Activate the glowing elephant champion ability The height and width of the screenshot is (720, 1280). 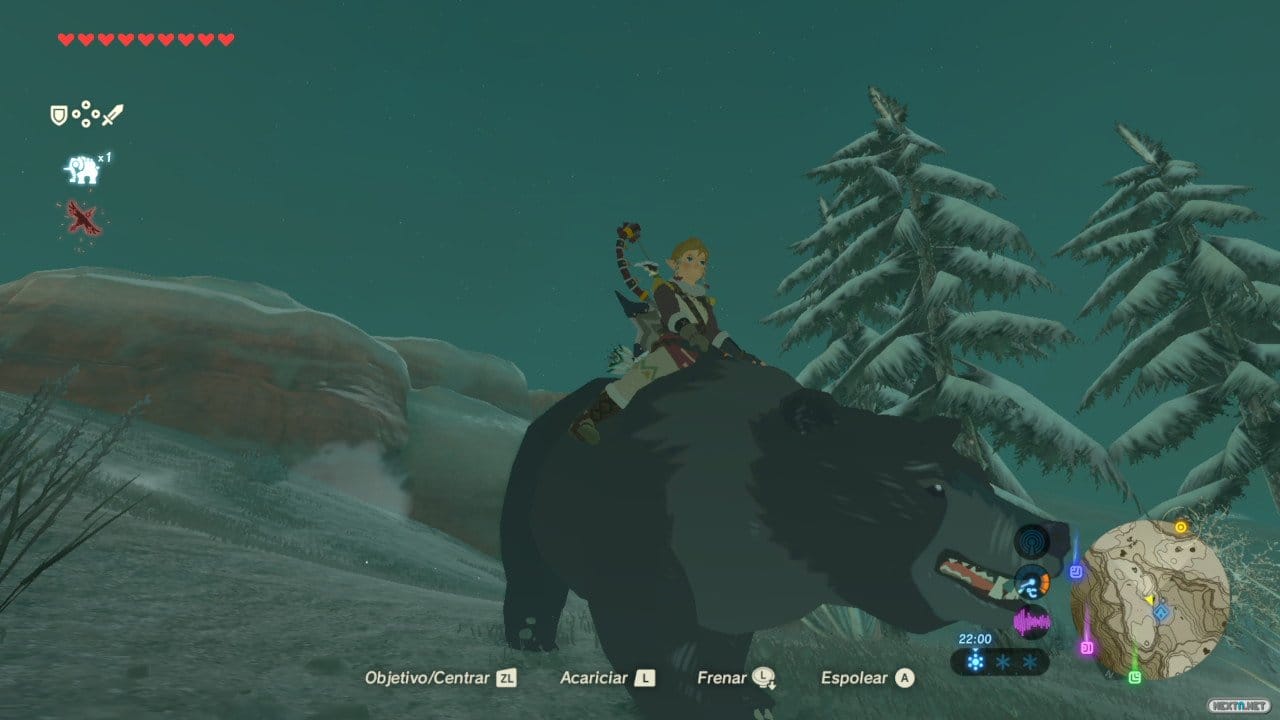(x=81, y=170)
